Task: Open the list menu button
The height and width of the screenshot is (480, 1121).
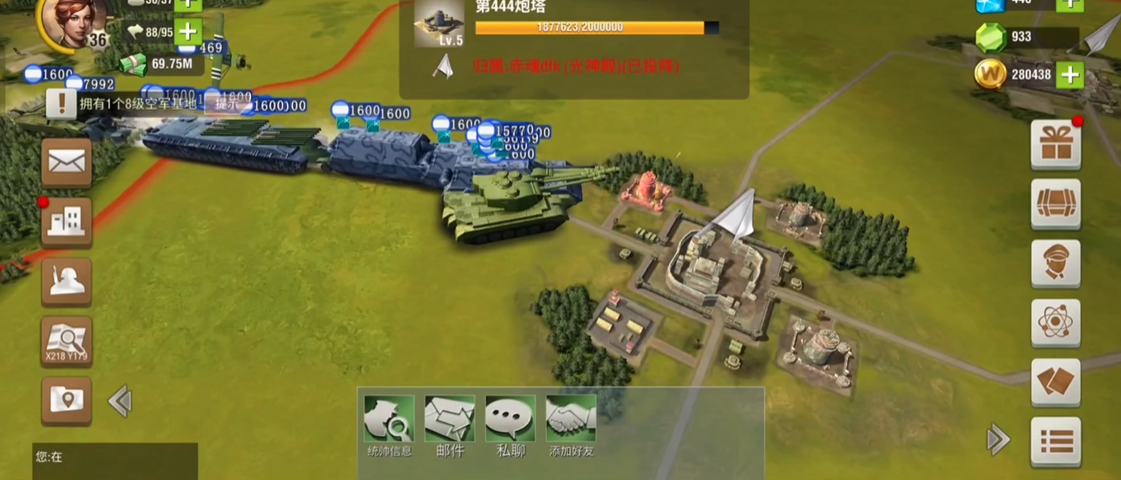Action: (1055, 441)
